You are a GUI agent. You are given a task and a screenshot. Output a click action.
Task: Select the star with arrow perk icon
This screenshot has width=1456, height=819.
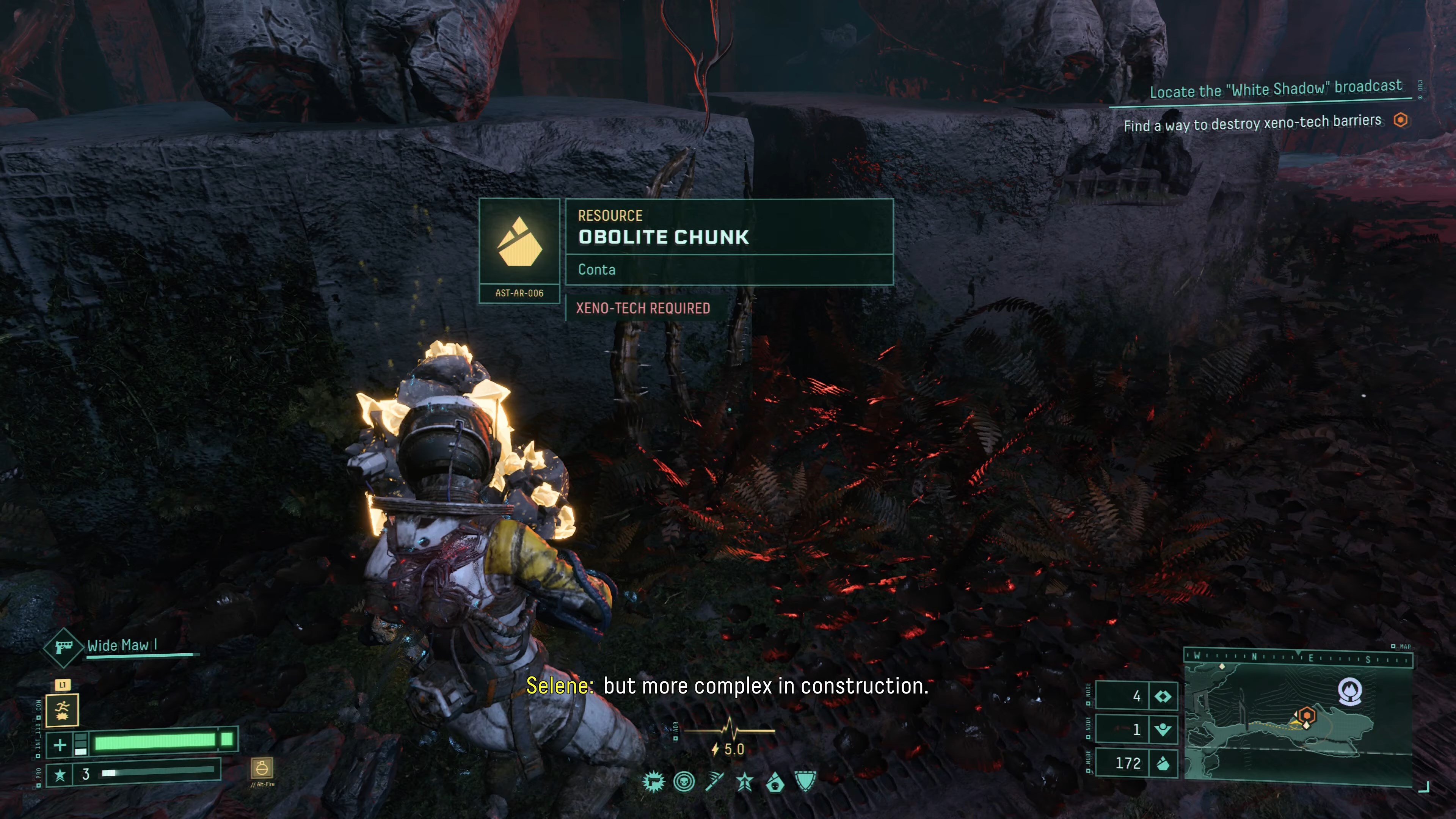pos(745,782)
